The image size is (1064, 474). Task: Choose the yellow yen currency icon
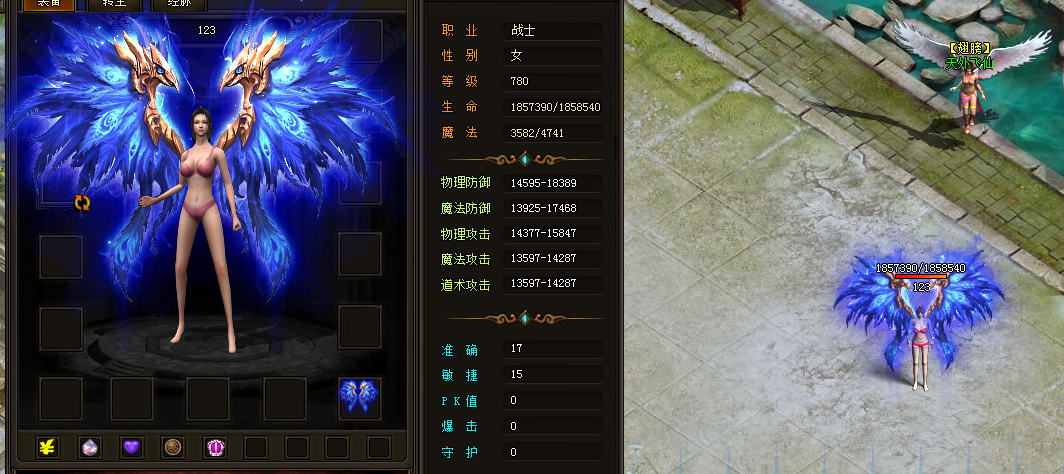tap(46, 447)
